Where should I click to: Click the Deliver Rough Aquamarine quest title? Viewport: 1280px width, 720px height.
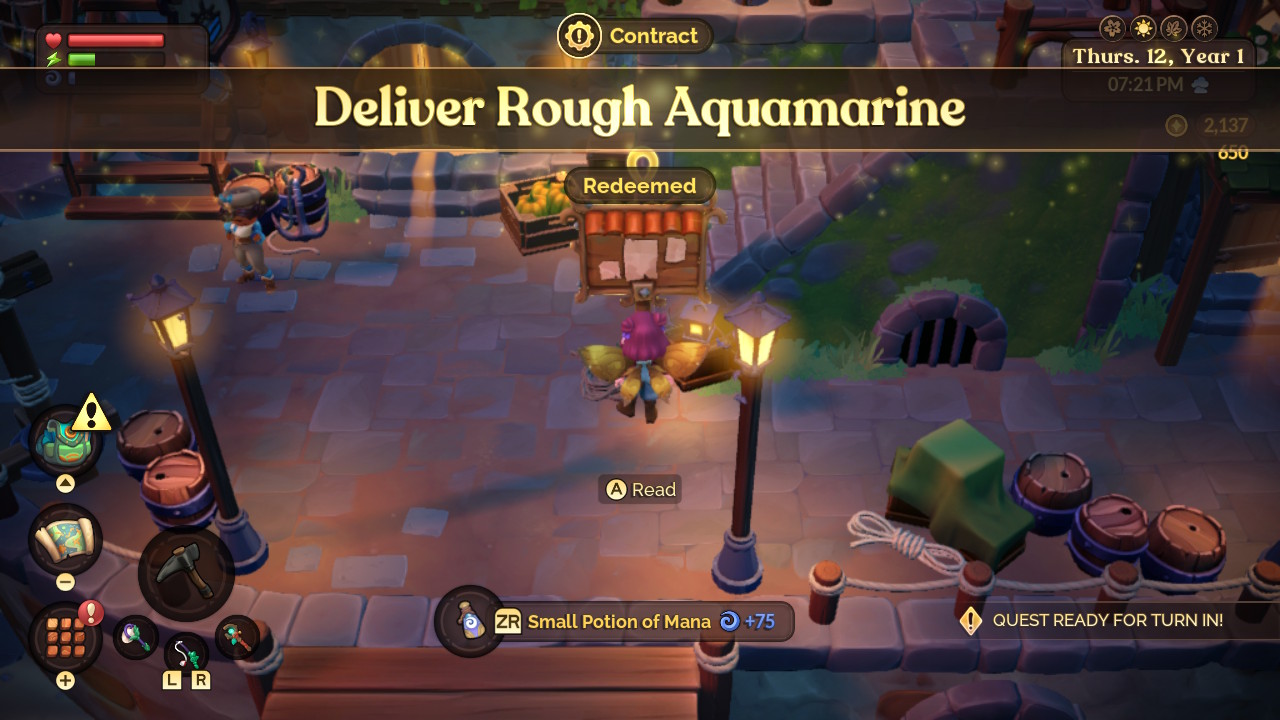639,109
